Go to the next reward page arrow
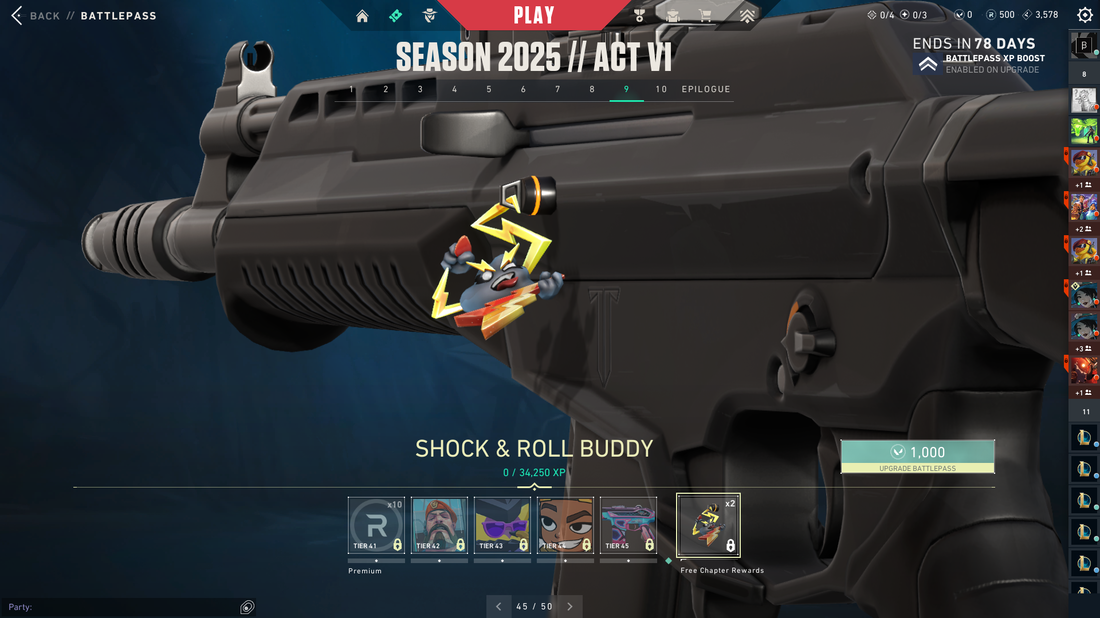 (x=570, y=606)
